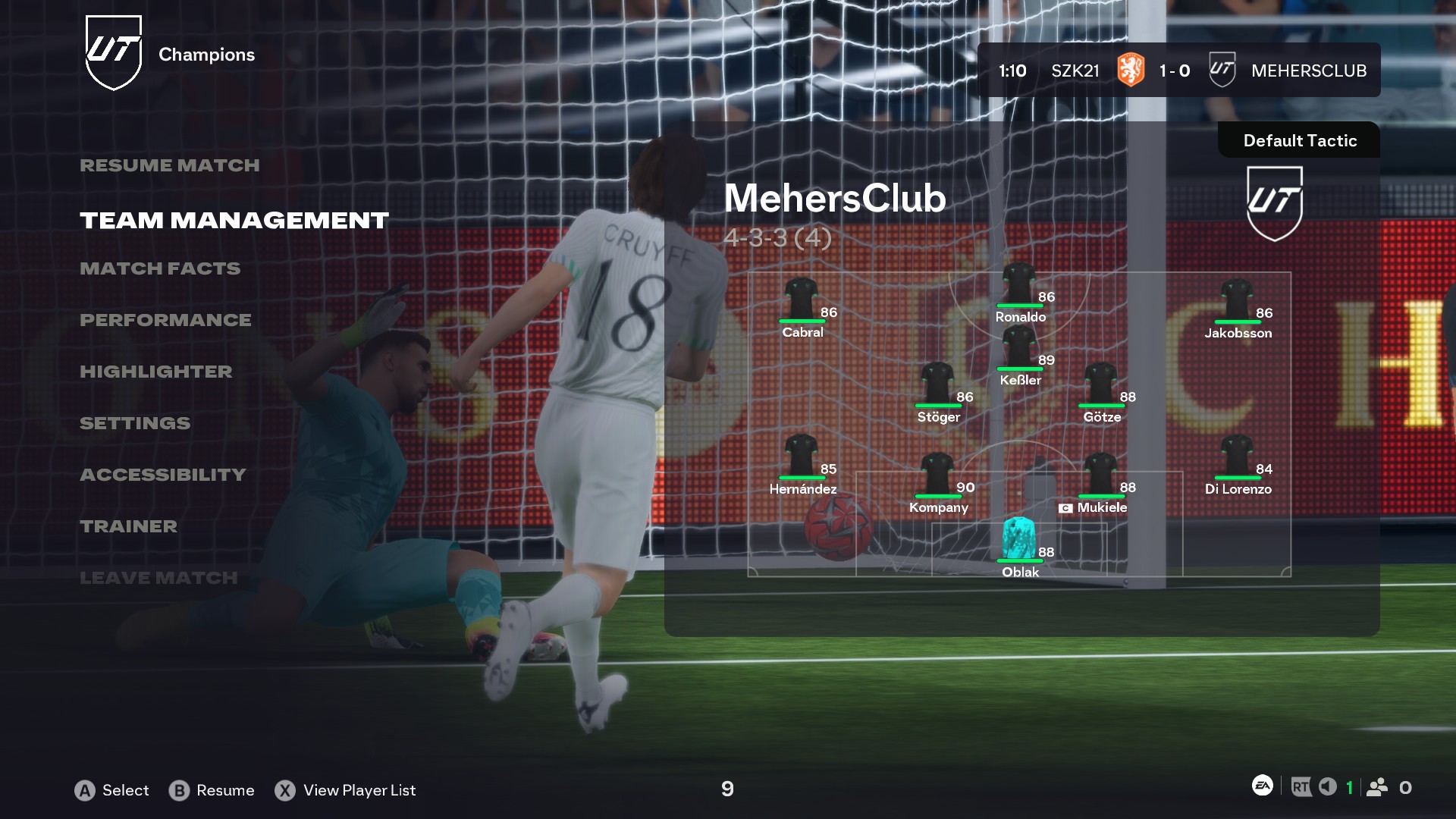
Task: Select striker Ronaldo in the lineup
Action: [x=1019, y=284]
